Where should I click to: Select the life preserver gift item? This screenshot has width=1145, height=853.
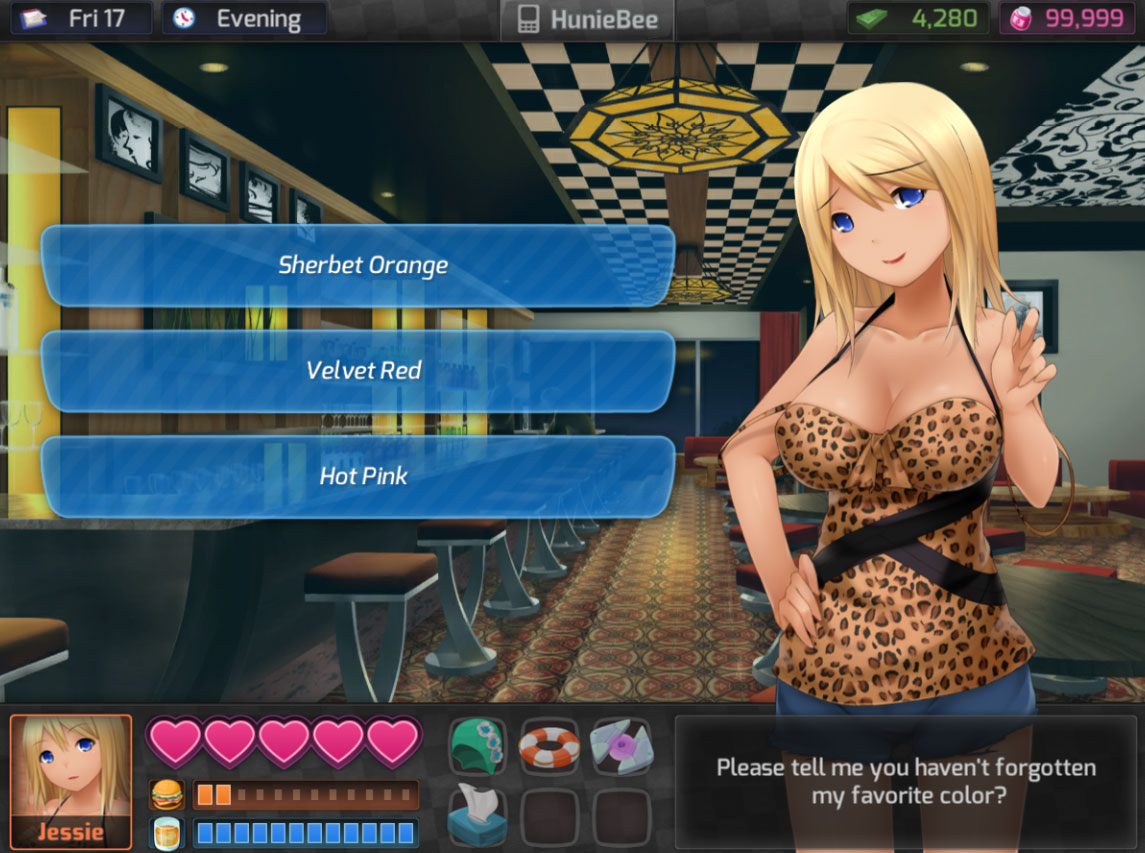[550, 746]
